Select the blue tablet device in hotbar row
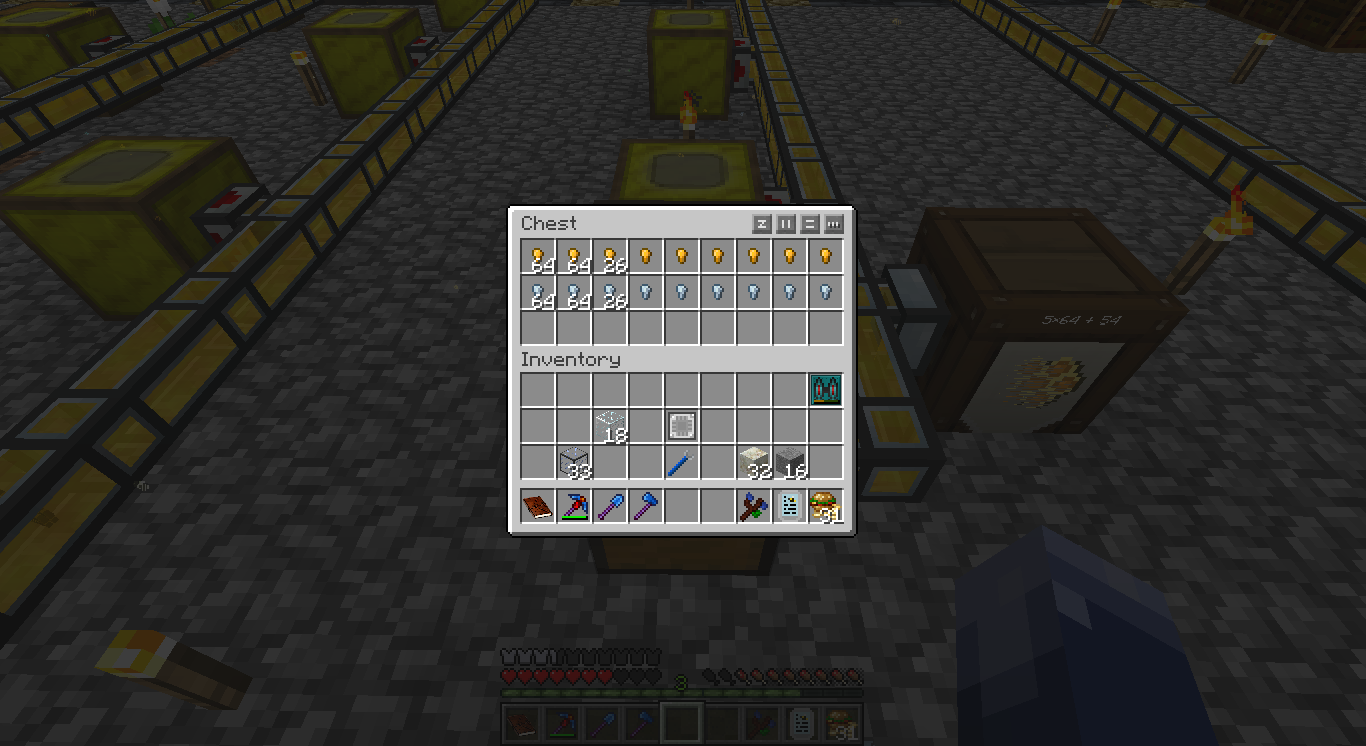The width and height of the screenshot is (1366, 746). click(x=790, y=507)
